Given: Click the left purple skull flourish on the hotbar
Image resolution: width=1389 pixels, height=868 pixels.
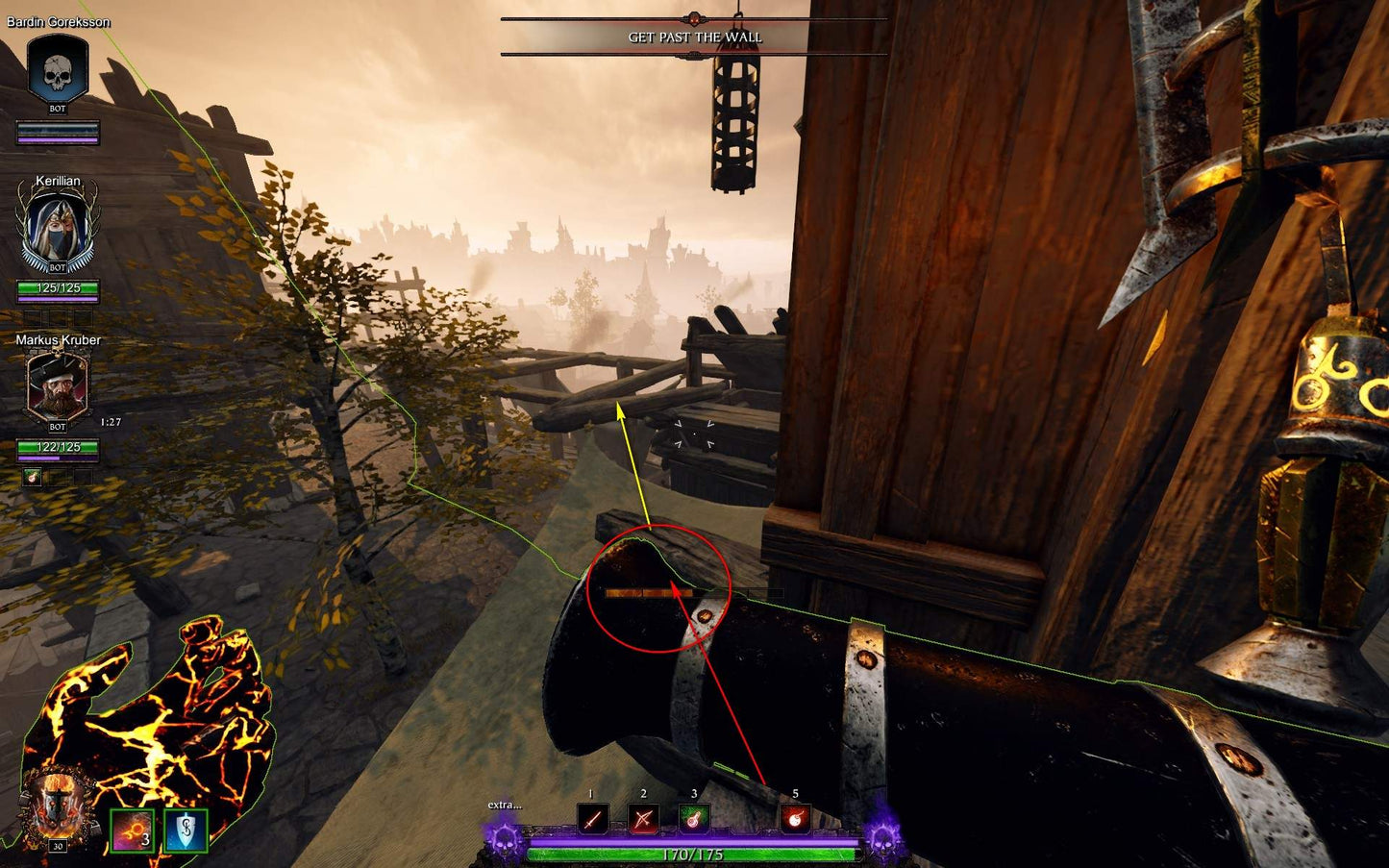Looking at the screenshot, I should tap(503, 844).
